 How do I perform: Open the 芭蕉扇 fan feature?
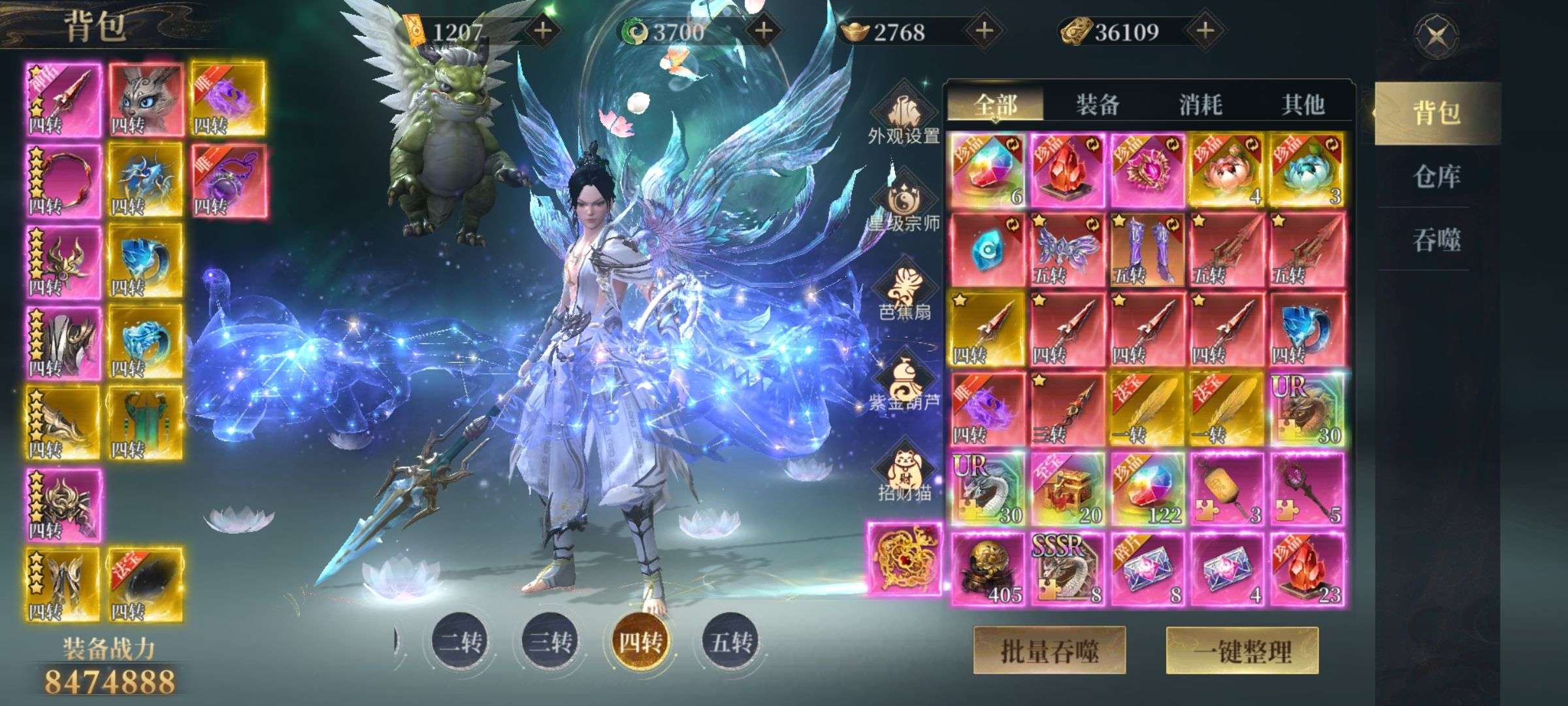coord(904,294)
